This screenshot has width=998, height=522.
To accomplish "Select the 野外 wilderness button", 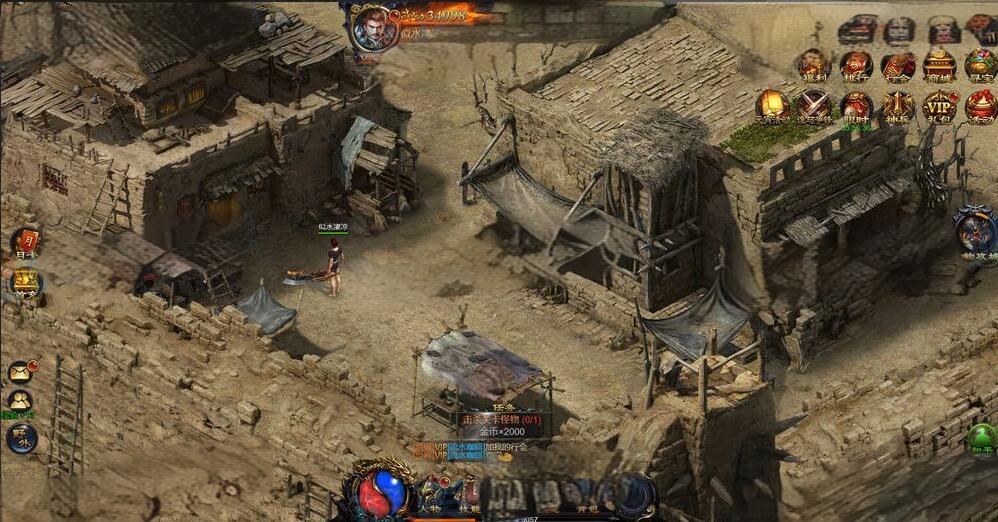I will pyautogui.click(x=20, y=438).
